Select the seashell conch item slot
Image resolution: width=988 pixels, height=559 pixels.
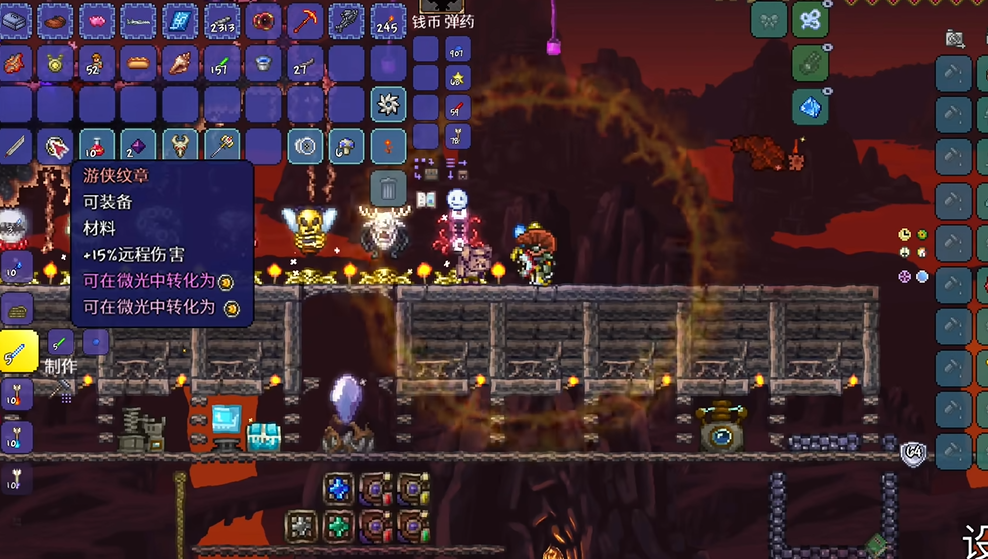[180, 62]
